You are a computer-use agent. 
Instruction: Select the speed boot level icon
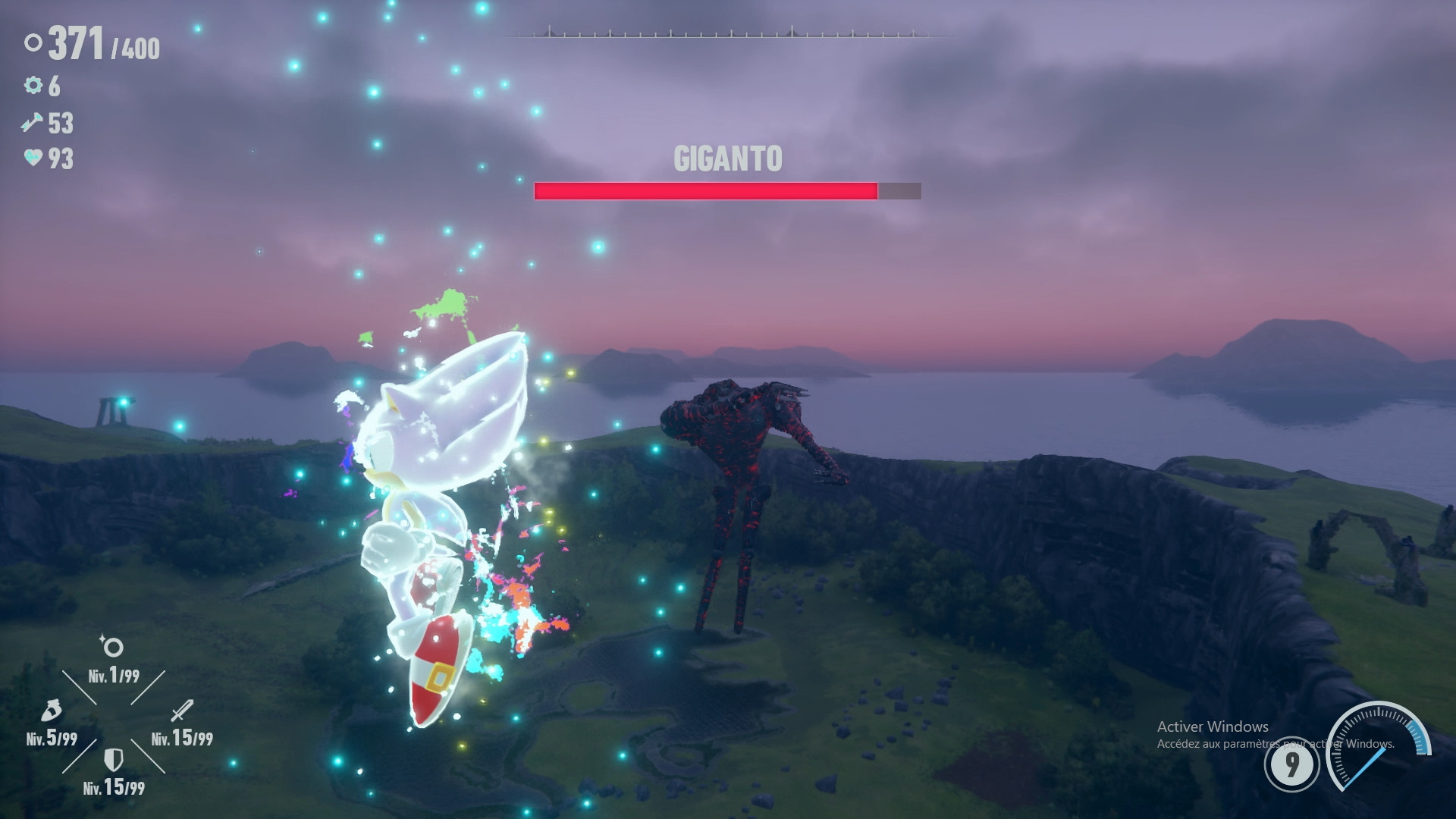coord(50,711)
